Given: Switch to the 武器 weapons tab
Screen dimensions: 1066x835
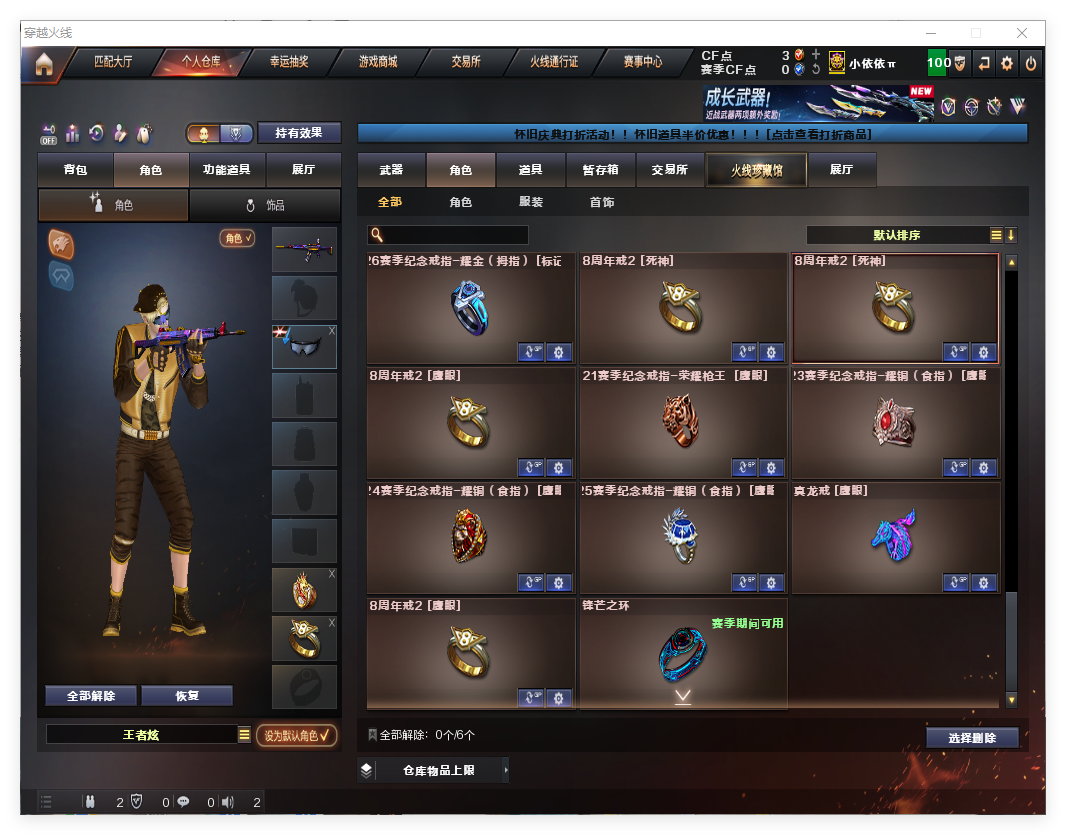Looking at the screenshot, I should point(391,170).
